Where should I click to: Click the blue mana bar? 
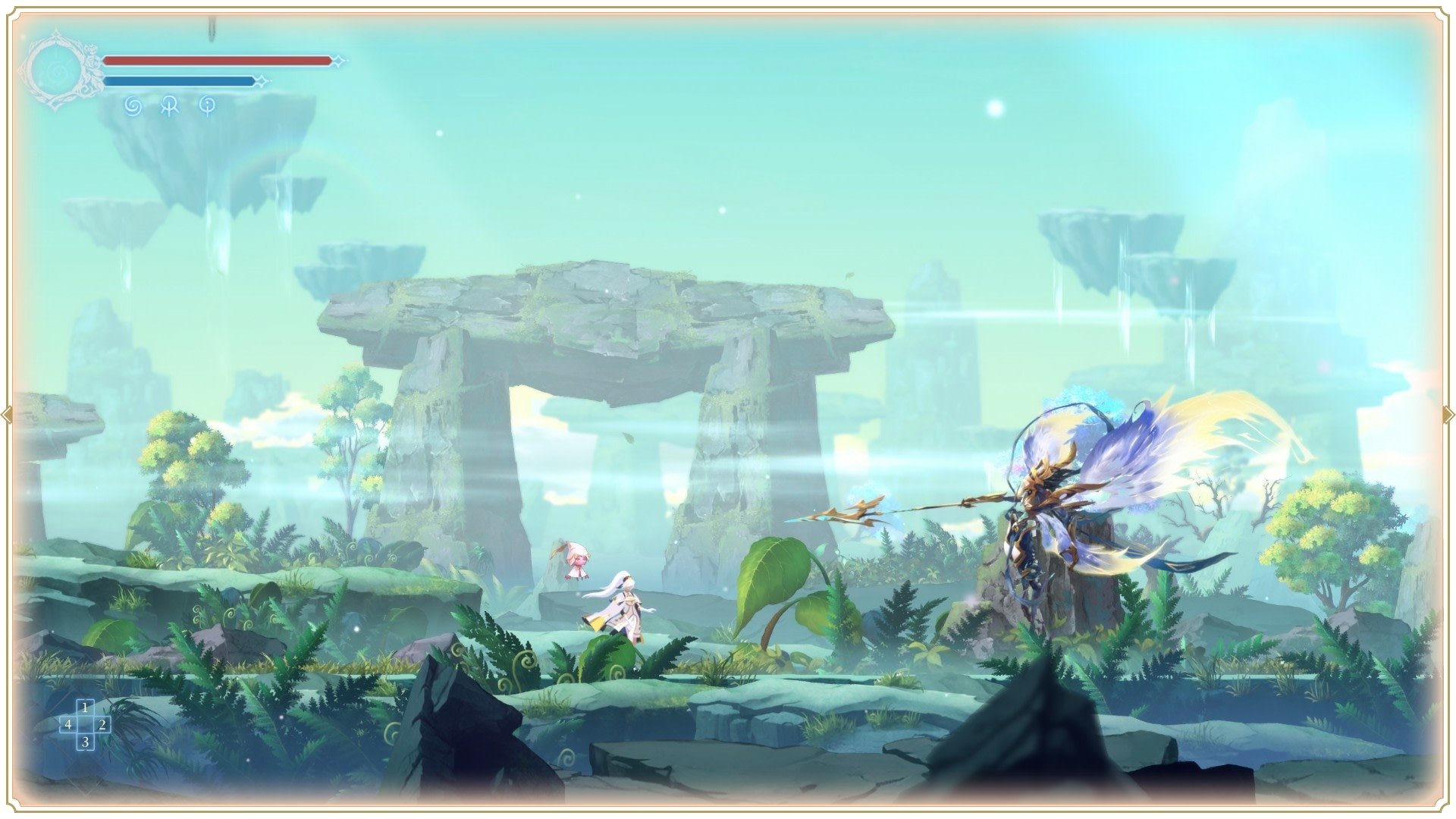click(178, 80)
